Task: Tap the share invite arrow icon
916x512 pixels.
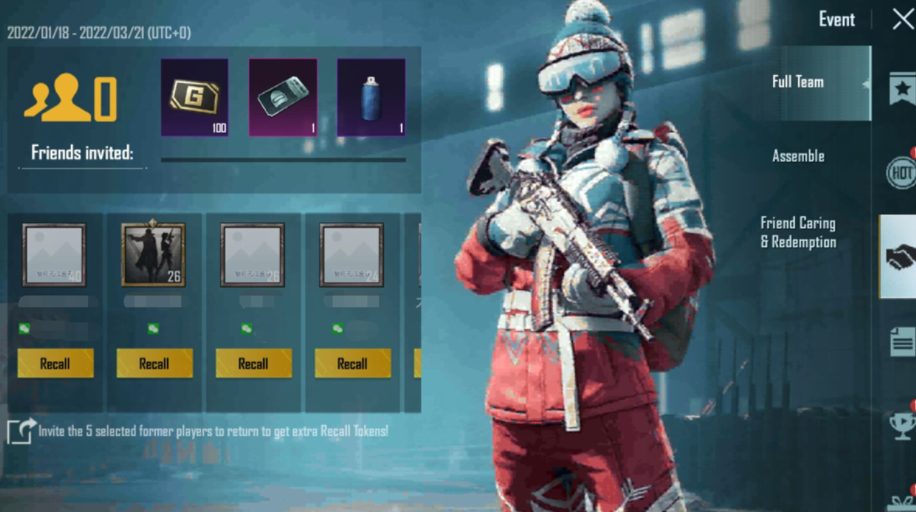Action: (21, 431)
